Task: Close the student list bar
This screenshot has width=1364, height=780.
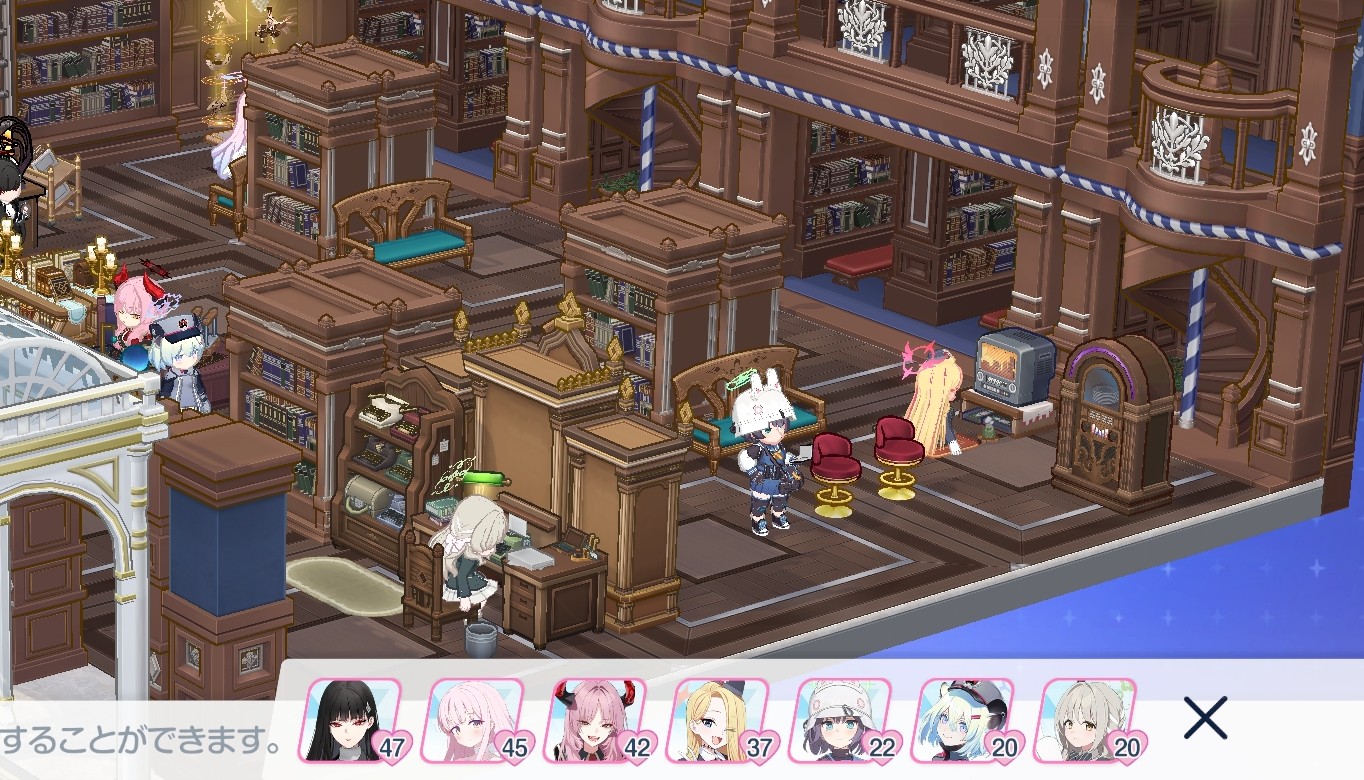Action: point(1205,718)
